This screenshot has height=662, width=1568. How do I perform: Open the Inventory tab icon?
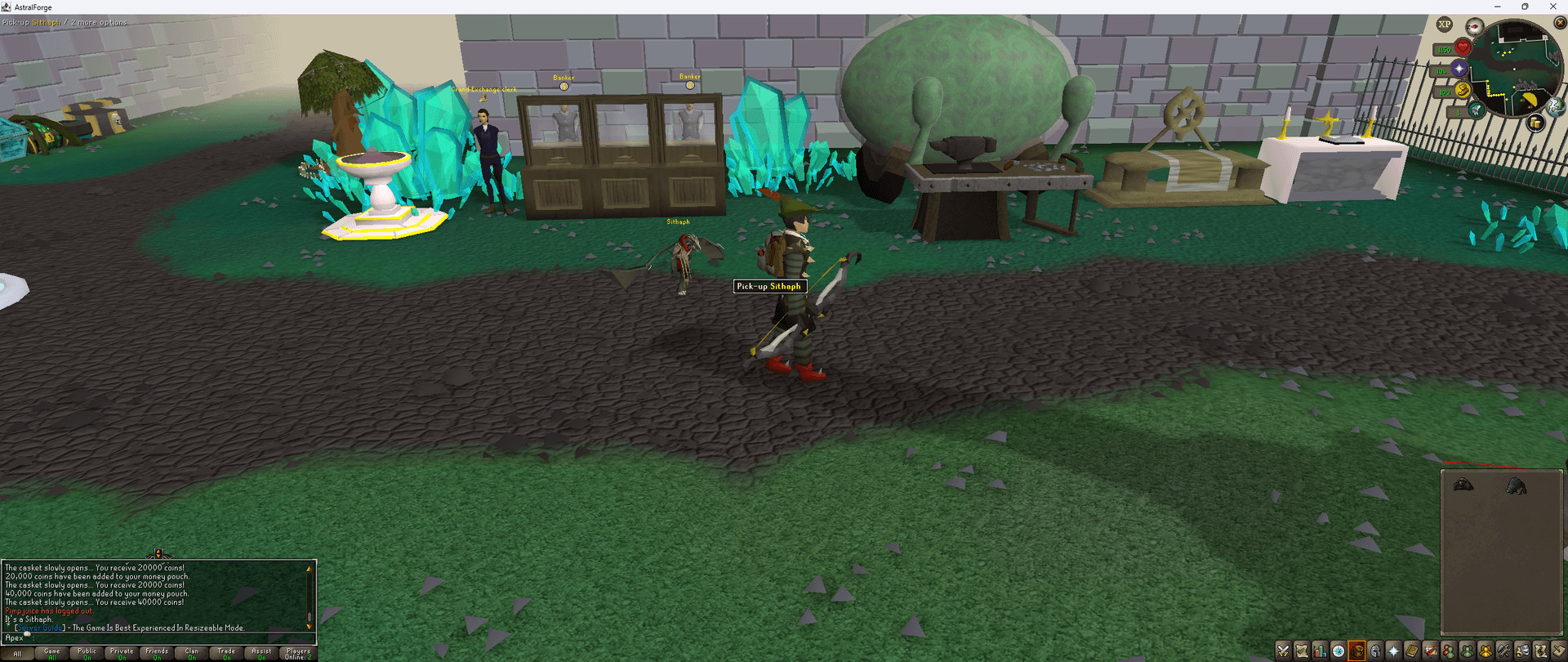coord(1356,652)
